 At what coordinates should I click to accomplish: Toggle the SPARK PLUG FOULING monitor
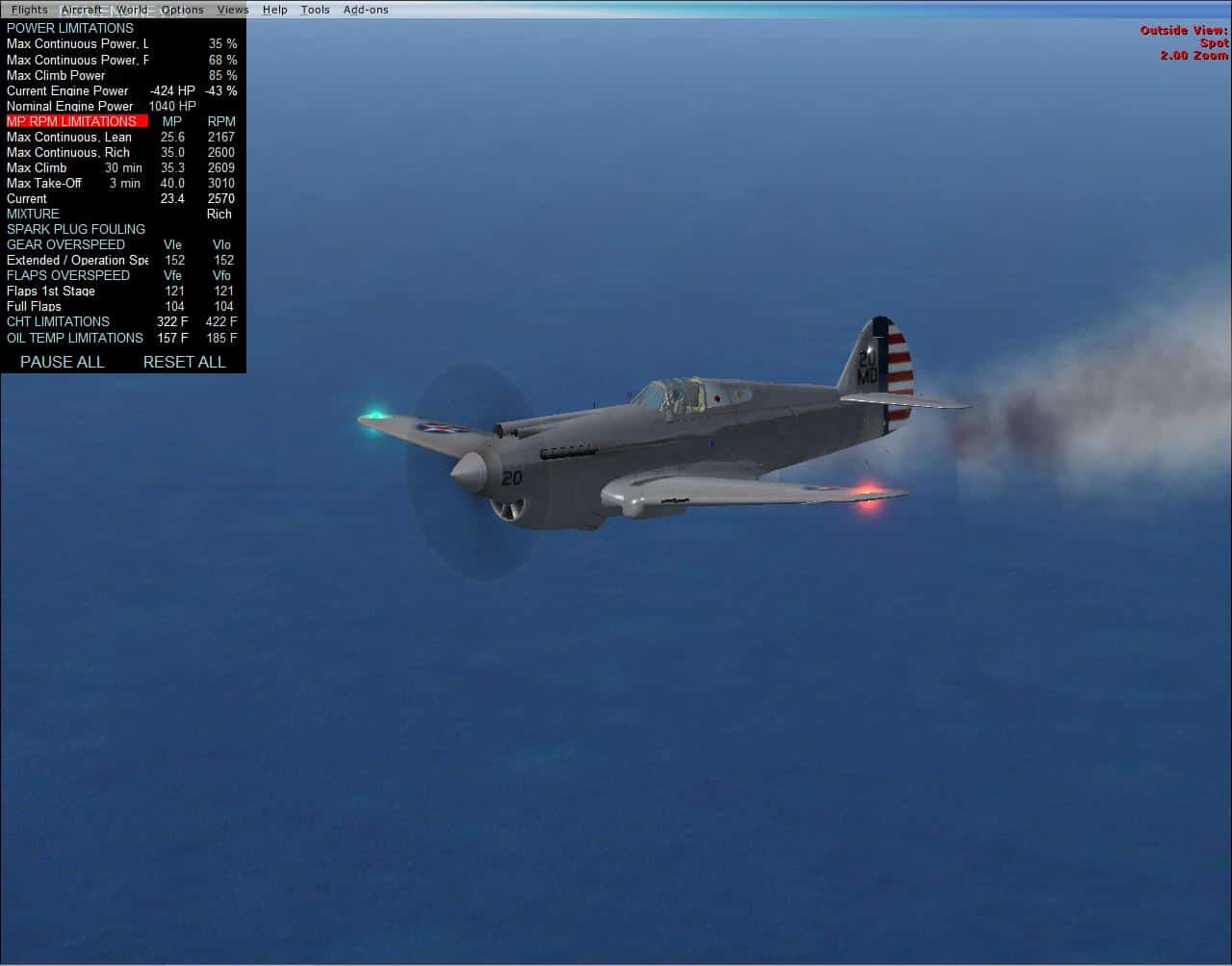pyautogui.click(x=76, y=229)
